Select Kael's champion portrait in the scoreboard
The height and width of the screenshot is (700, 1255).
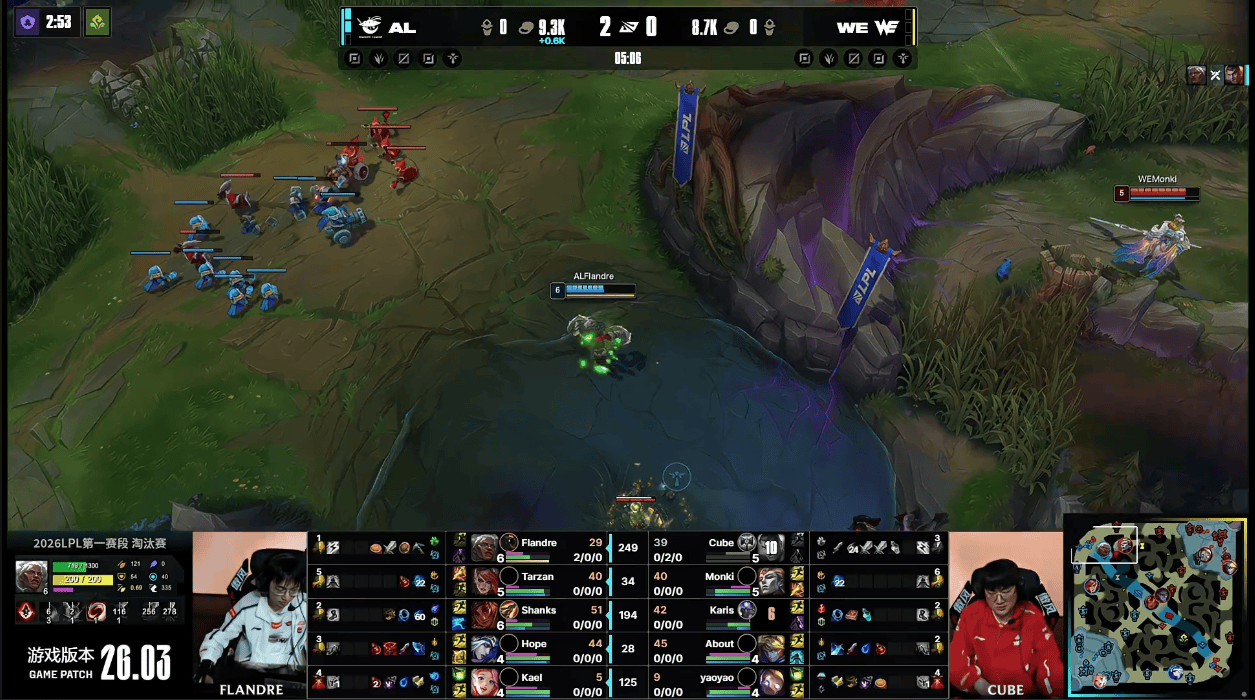(485, 680)
